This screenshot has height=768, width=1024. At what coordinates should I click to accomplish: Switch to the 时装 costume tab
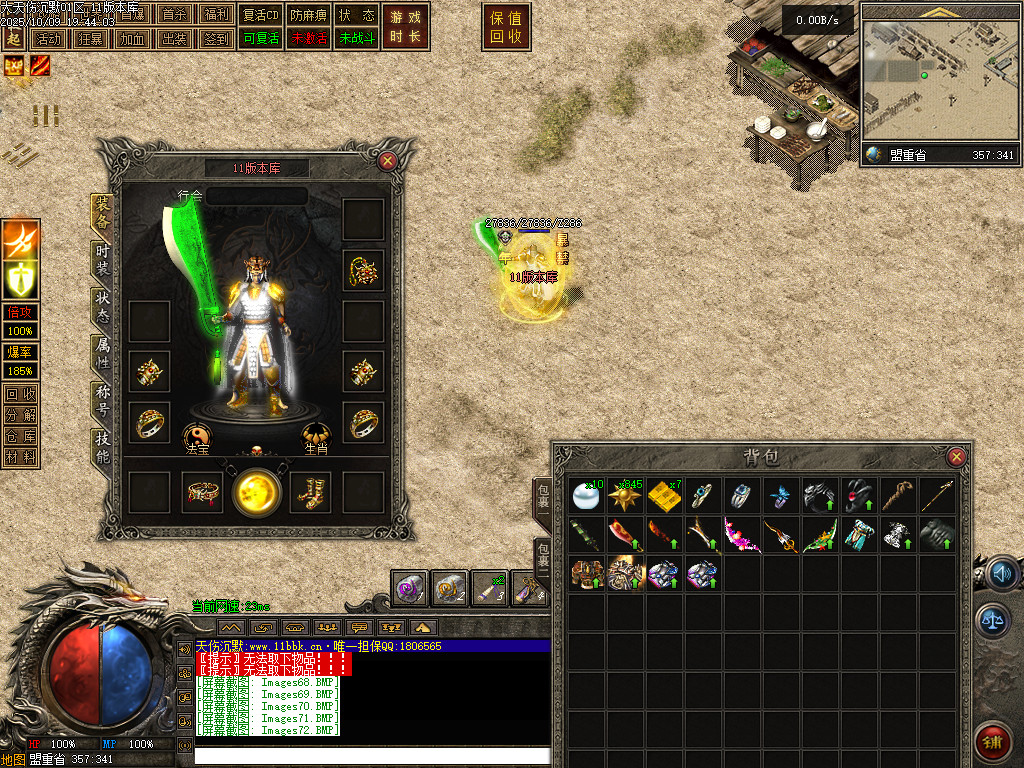(x=102, y=261)
